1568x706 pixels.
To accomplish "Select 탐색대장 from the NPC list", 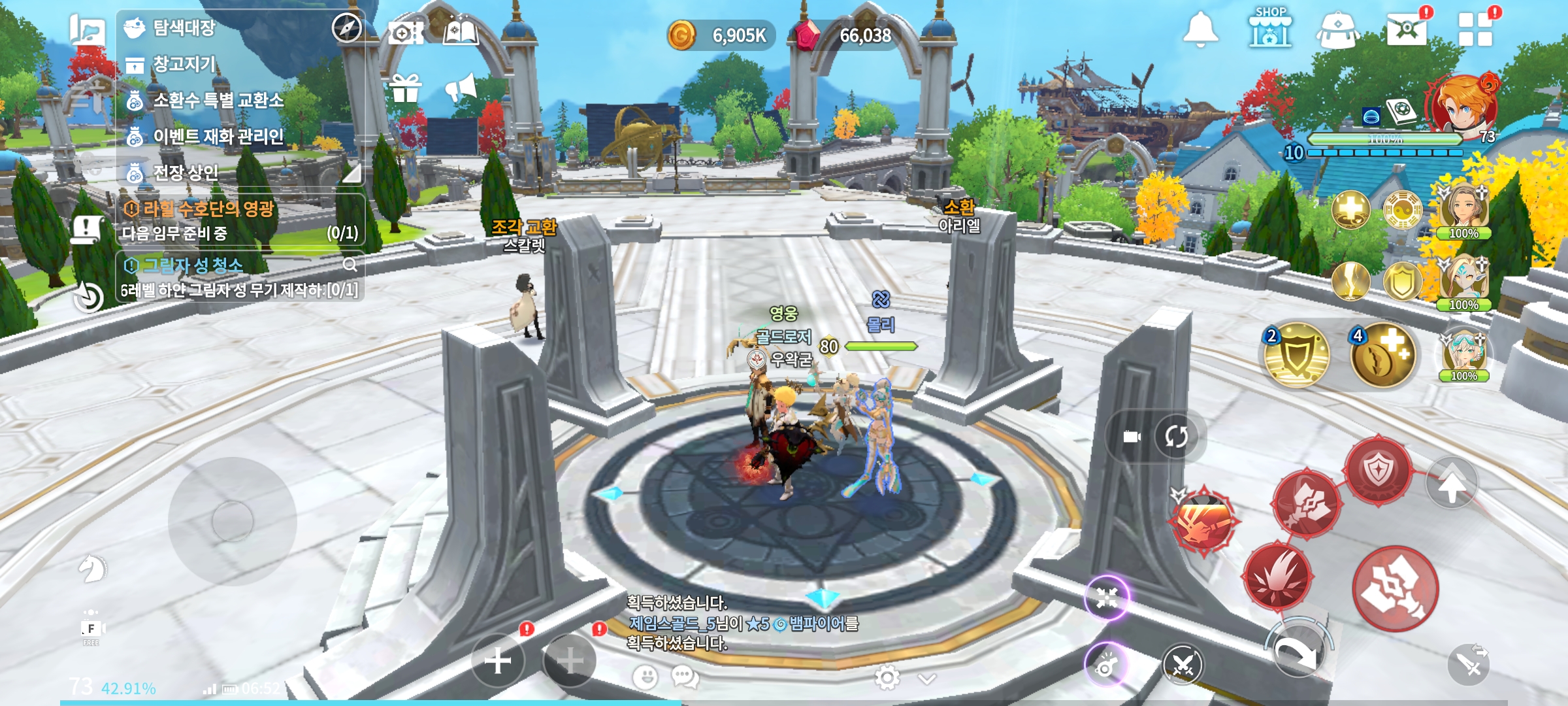I will click(184, 28).
